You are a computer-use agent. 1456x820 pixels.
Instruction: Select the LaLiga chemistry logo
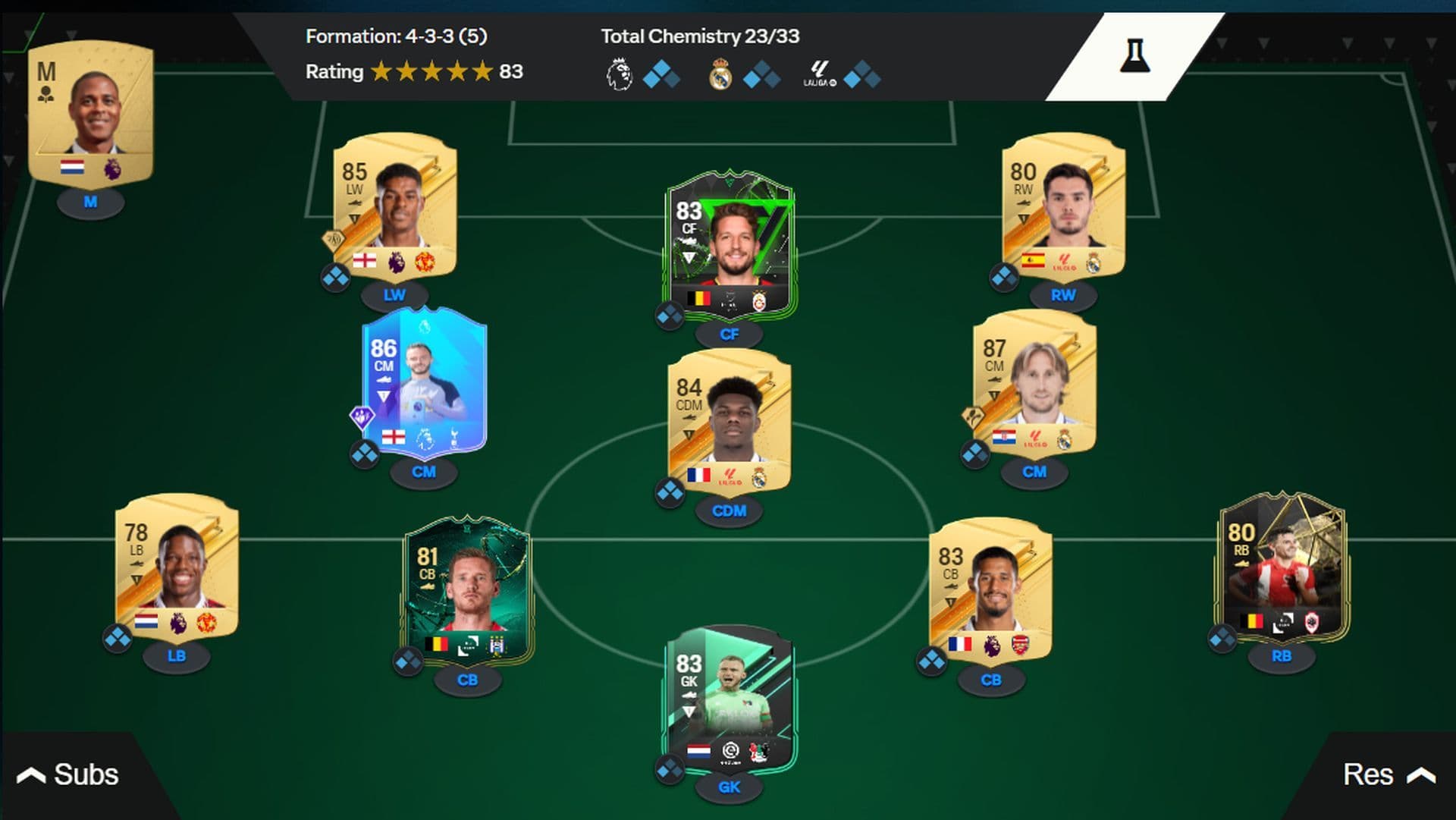coord(821,71)
